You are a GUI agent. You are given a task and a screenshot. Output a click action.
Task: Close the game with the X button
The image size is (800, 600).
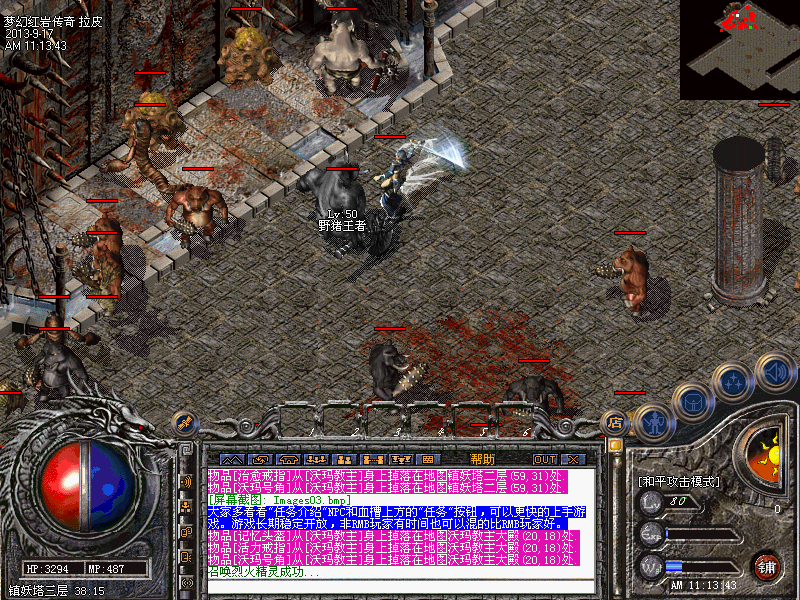click(573, 459)
